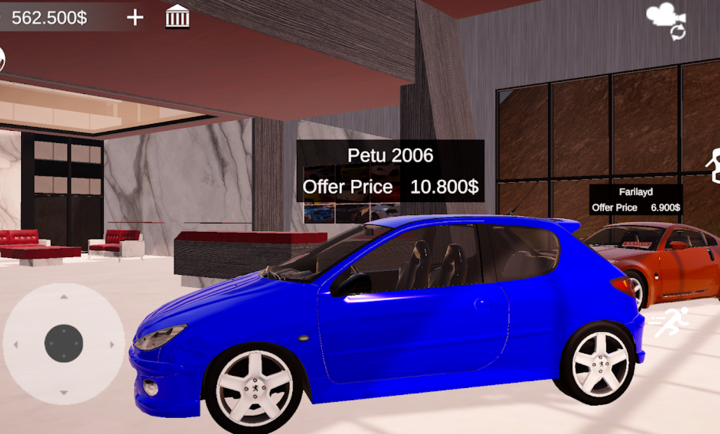Tap the joystick's up arrow
Screen dimensions: 720x434
(x=63, y=297)
